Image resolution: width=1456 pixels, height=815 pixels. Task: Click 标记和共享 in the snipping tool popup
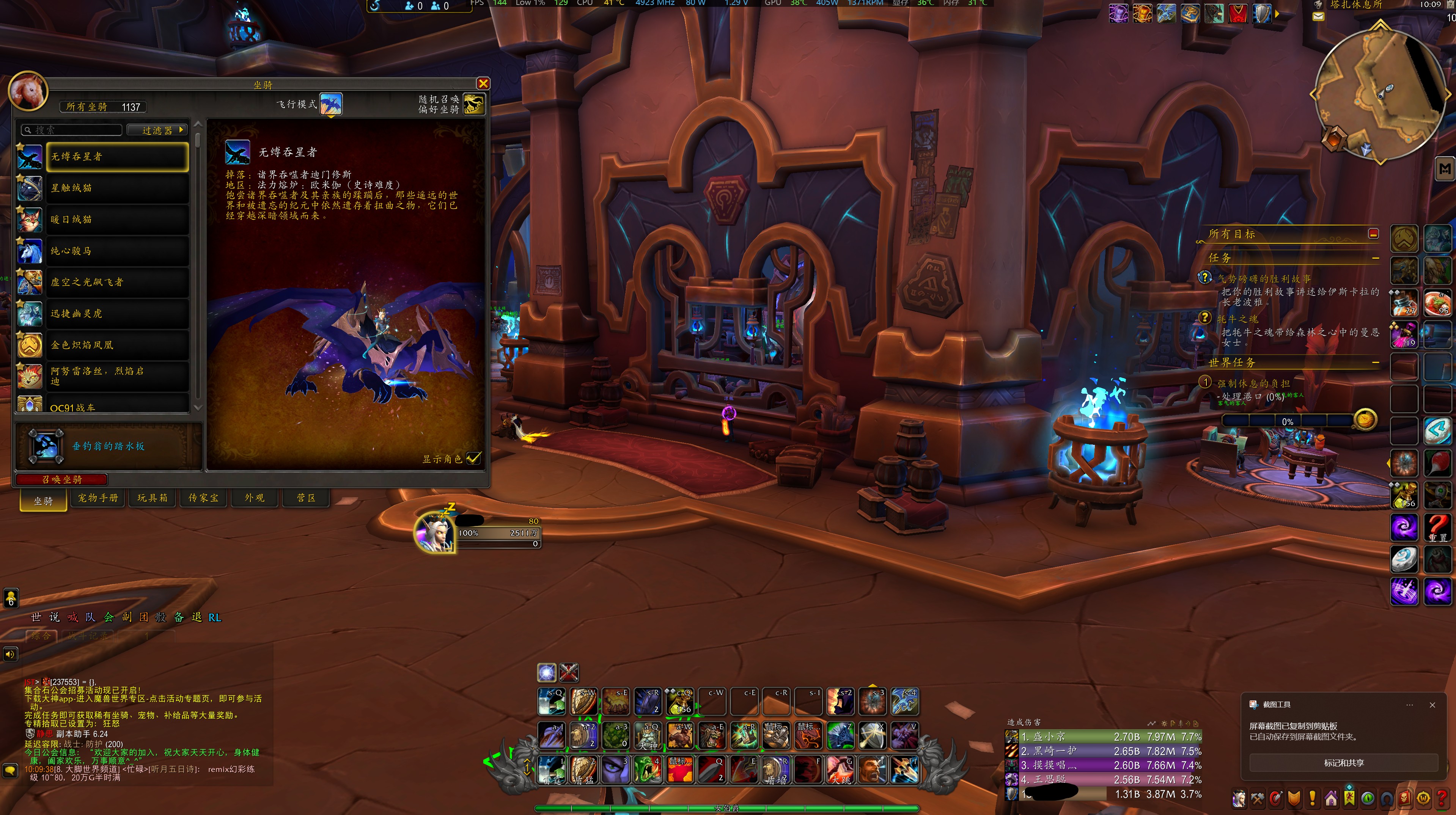click(x=1343, y=763)
